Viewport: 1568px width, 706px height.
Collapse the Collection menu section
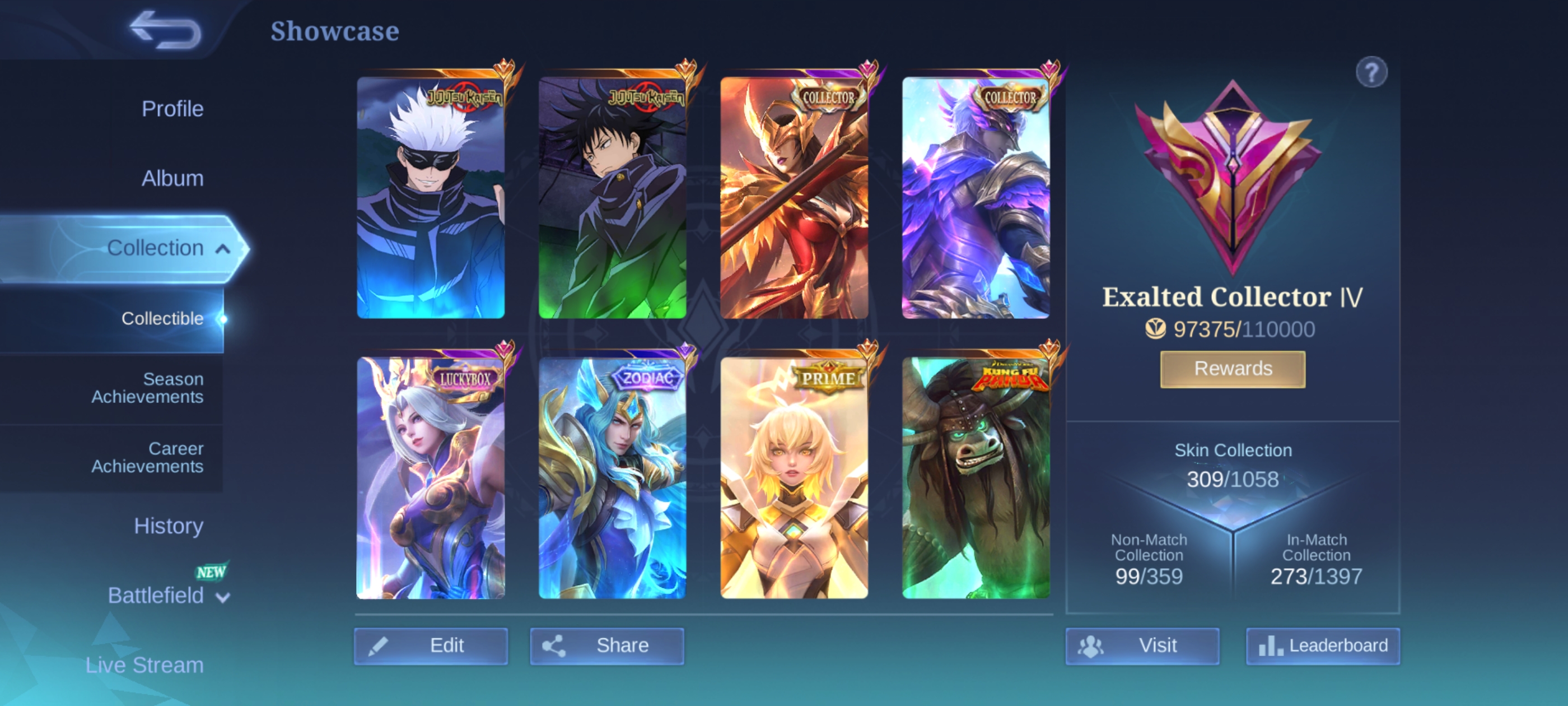tap(222, 249)
